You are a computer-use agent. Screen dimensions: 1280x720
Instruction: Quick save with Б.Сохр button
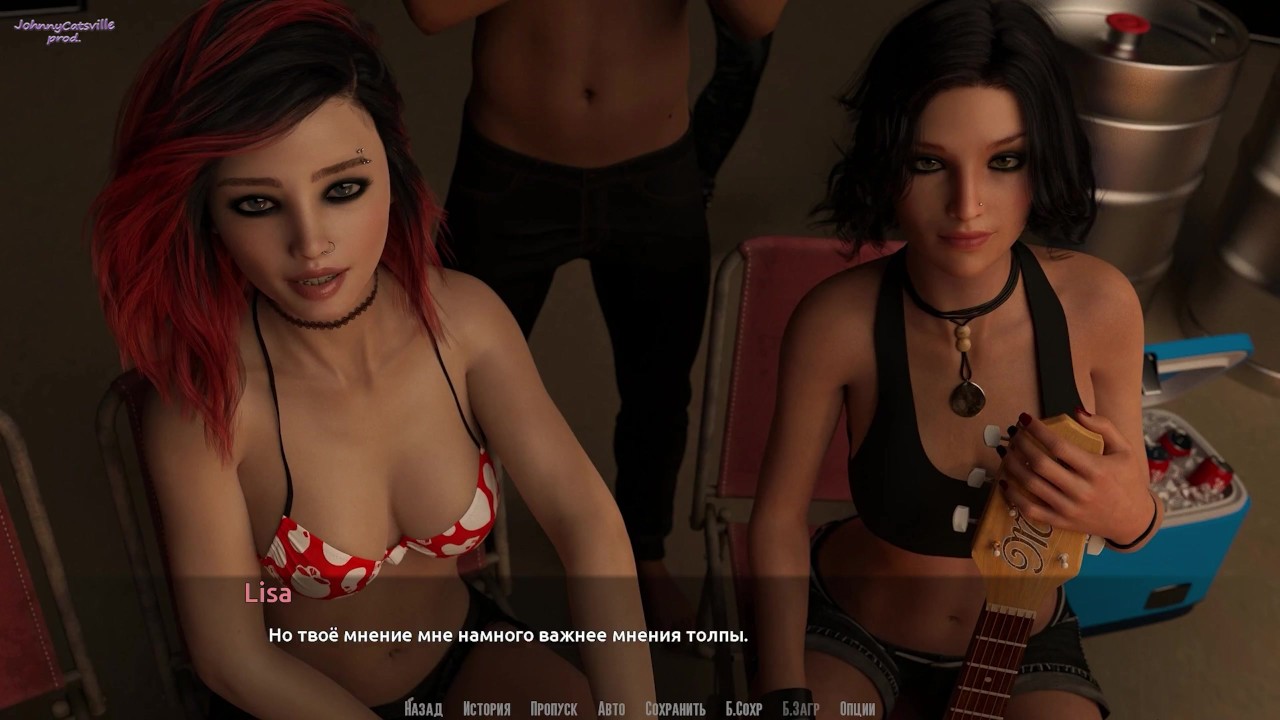pos(743,709)
